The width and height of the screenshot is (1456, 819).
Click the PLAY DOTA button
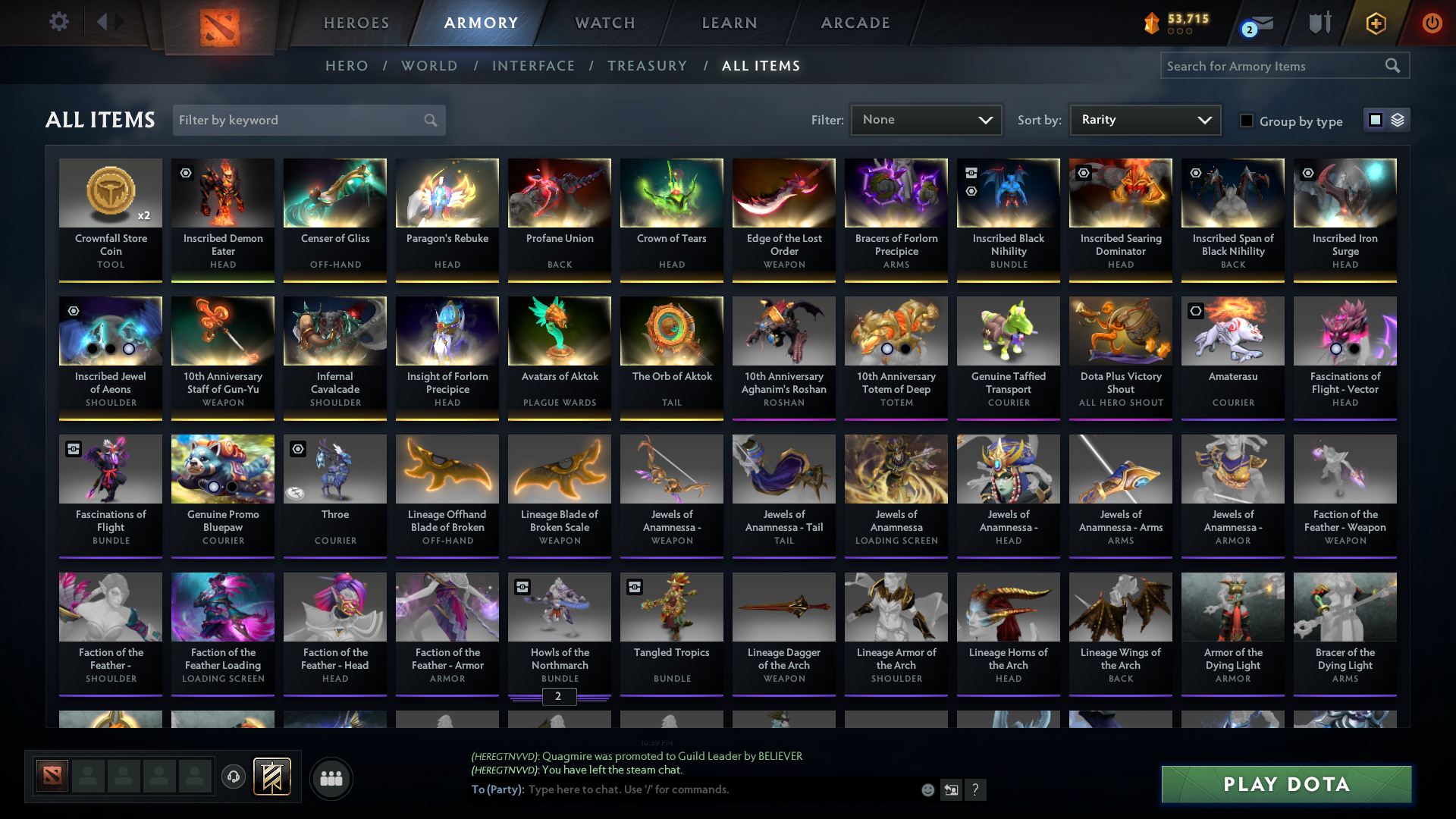pos(1285,785)
